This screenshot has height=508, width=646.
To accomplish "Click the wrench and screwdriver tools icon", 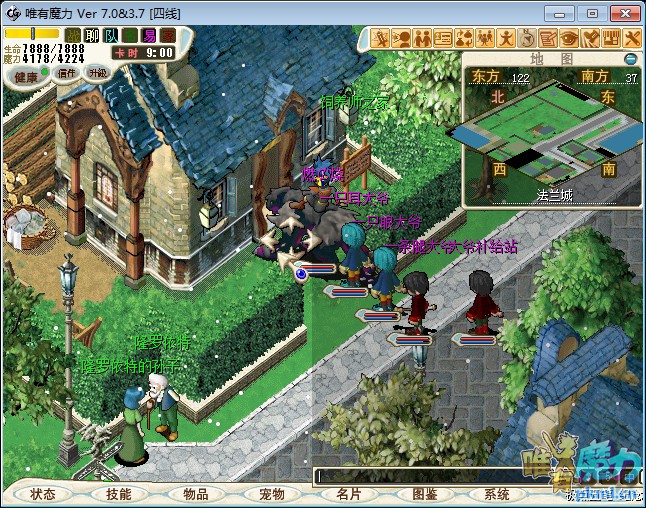I will click(632, 39).
